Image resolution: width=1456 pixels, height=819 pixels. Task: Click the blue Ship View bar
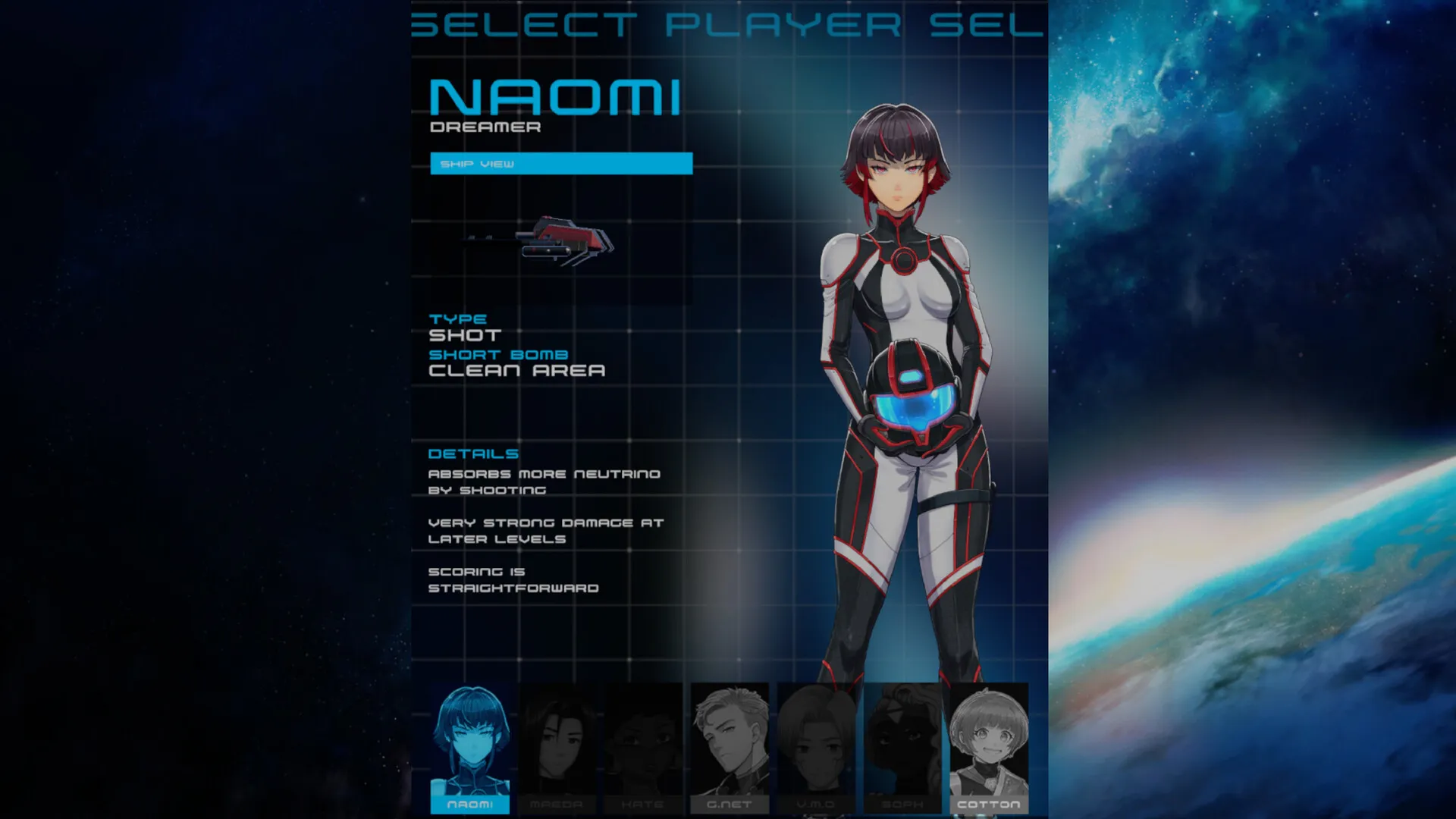point(561,163)
